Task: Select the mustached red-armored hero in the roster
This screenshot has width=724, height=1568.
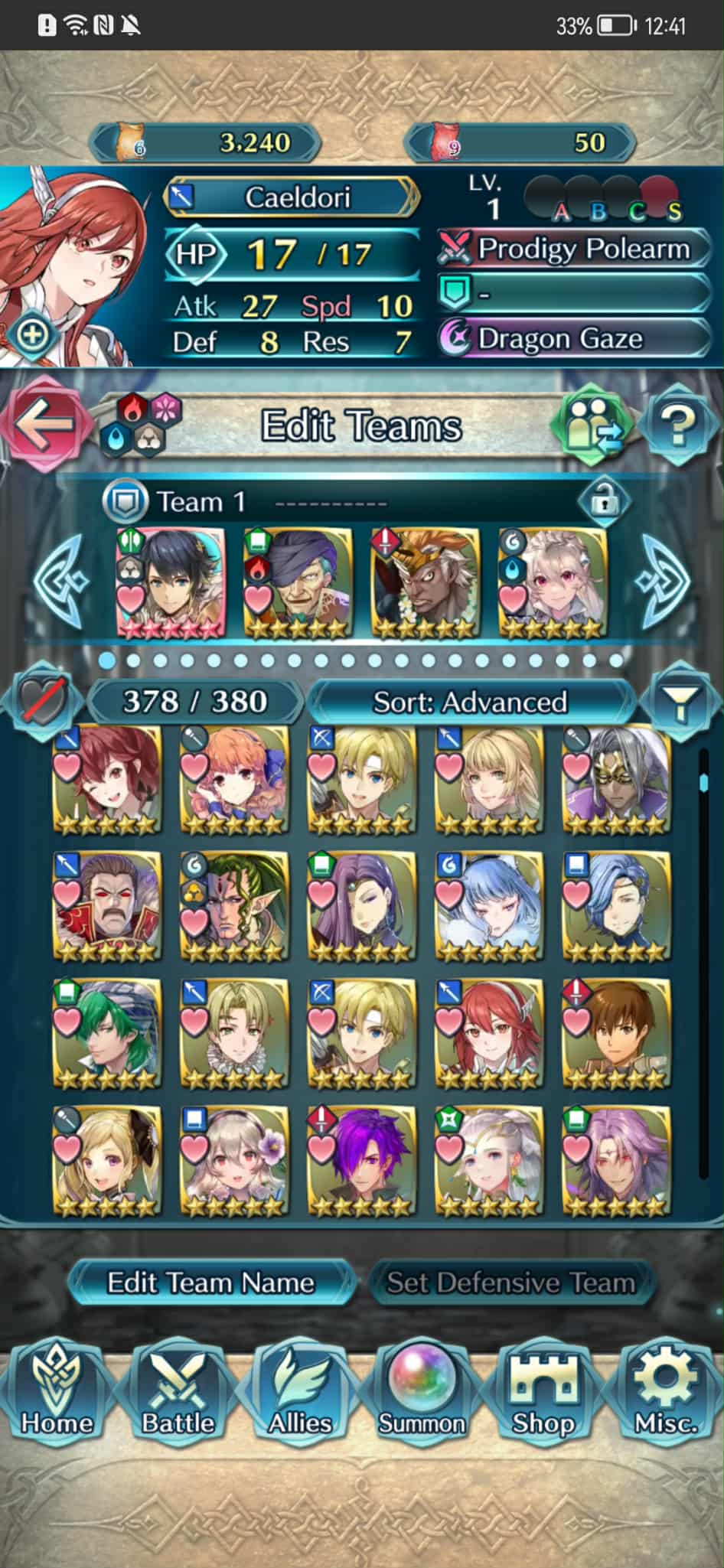Action: 107,905
